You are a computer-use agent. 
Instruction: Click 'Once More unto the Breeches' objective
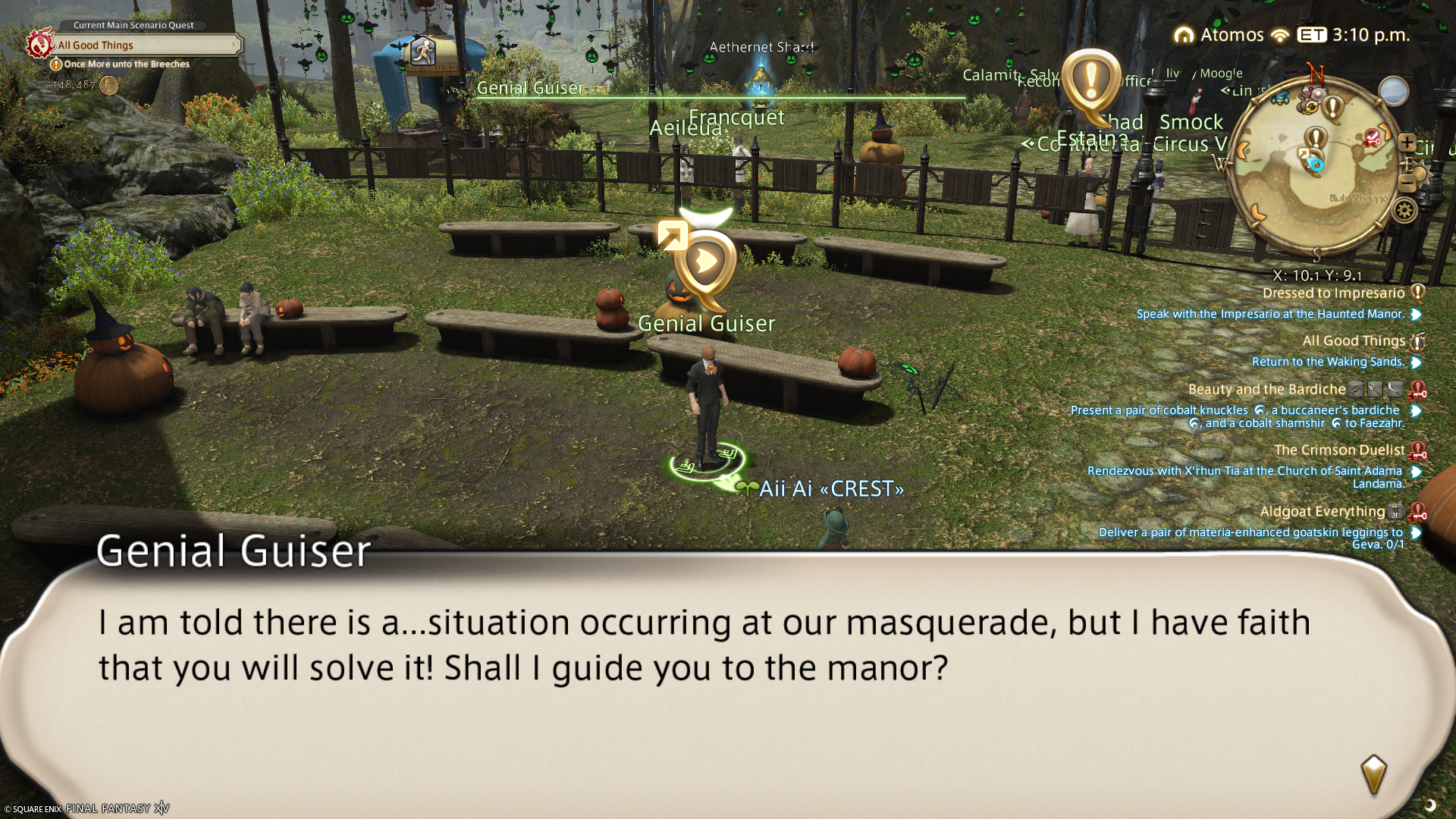coord(127,64)
